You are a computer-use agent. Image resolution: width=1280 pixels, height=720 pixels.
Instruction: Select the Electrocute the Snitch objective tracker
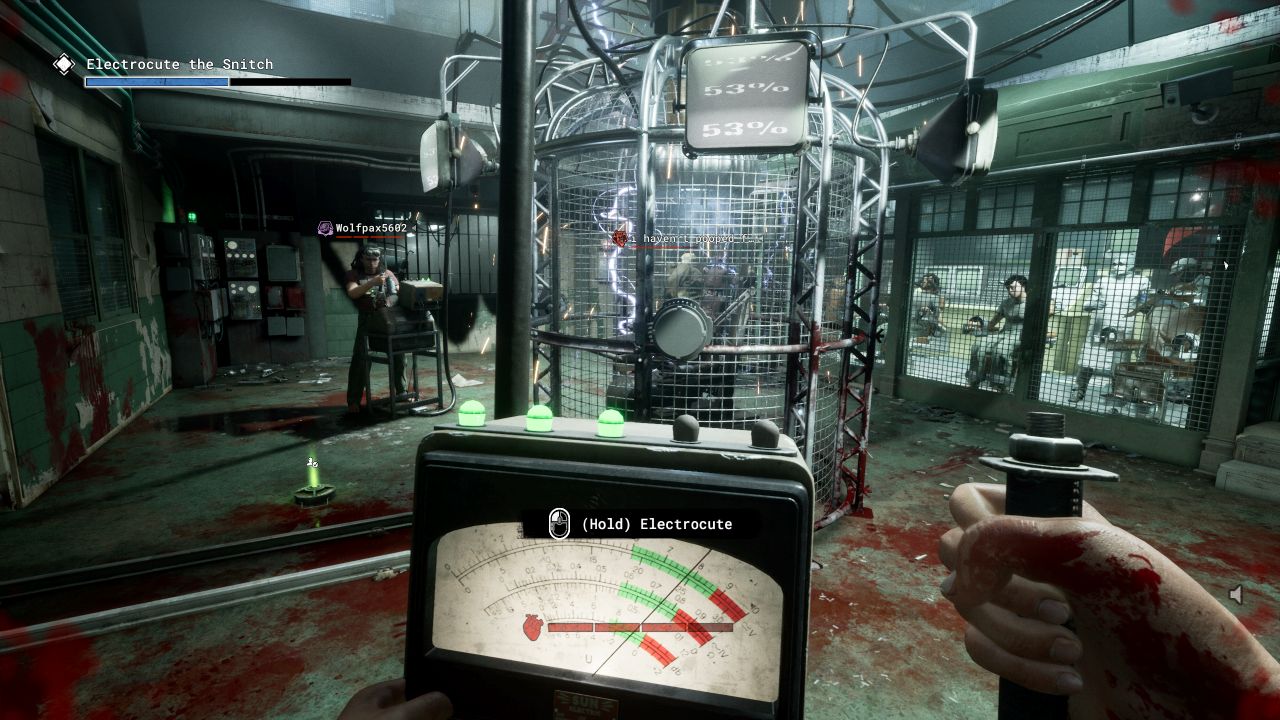[179, 65]
